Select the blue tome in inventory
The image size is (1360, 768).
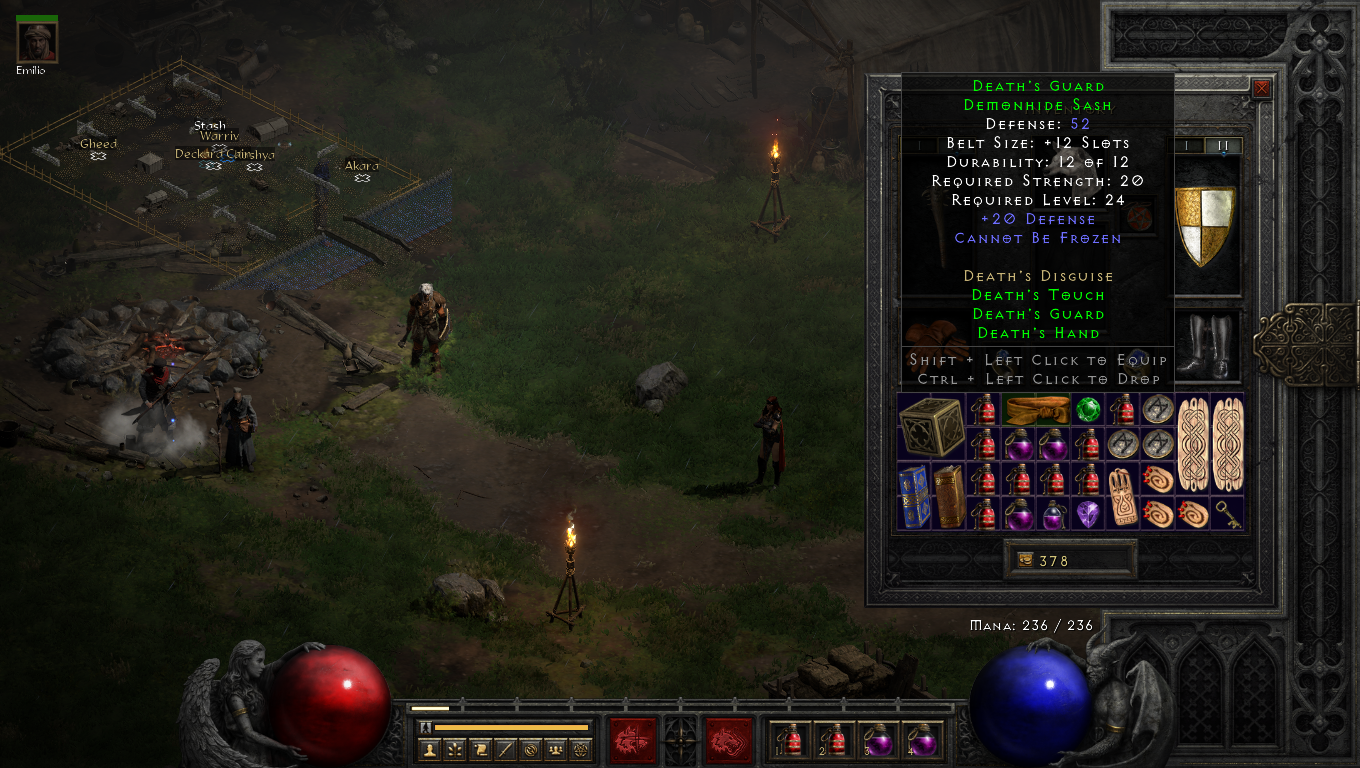914,496
